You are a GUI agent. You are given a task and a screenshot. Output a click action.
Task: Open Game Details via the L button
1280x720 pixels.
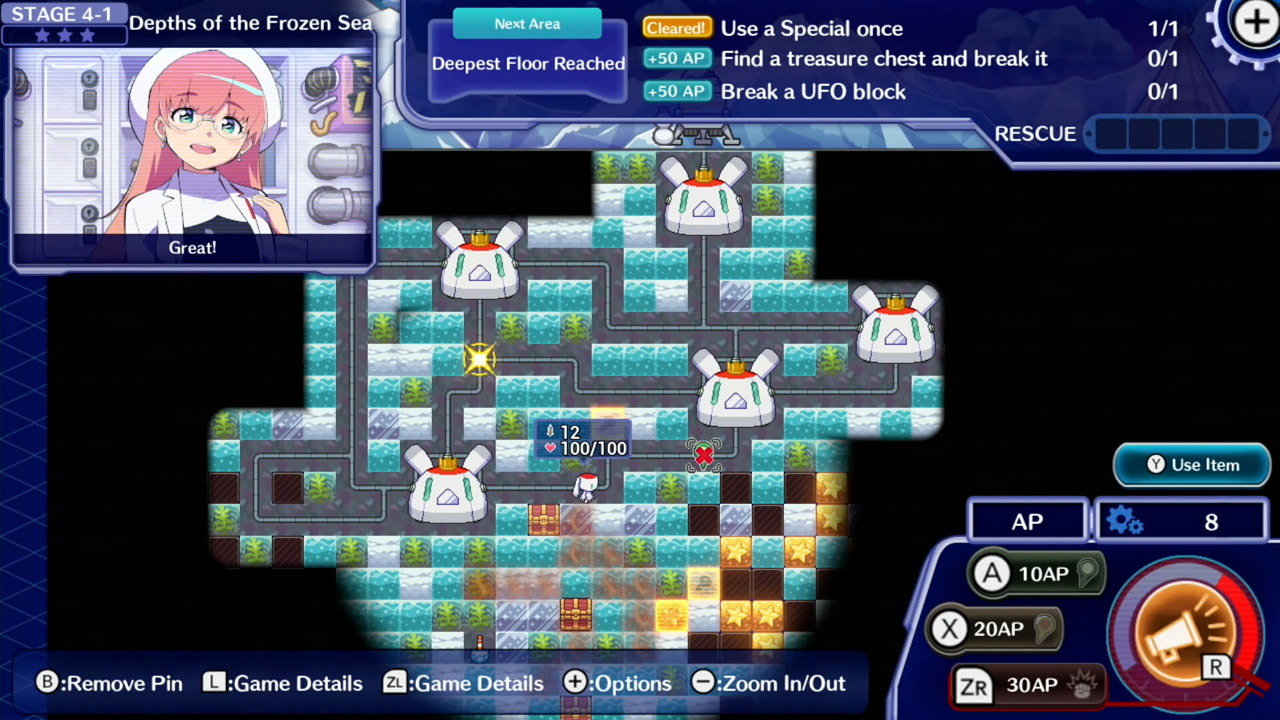point(283,683)
